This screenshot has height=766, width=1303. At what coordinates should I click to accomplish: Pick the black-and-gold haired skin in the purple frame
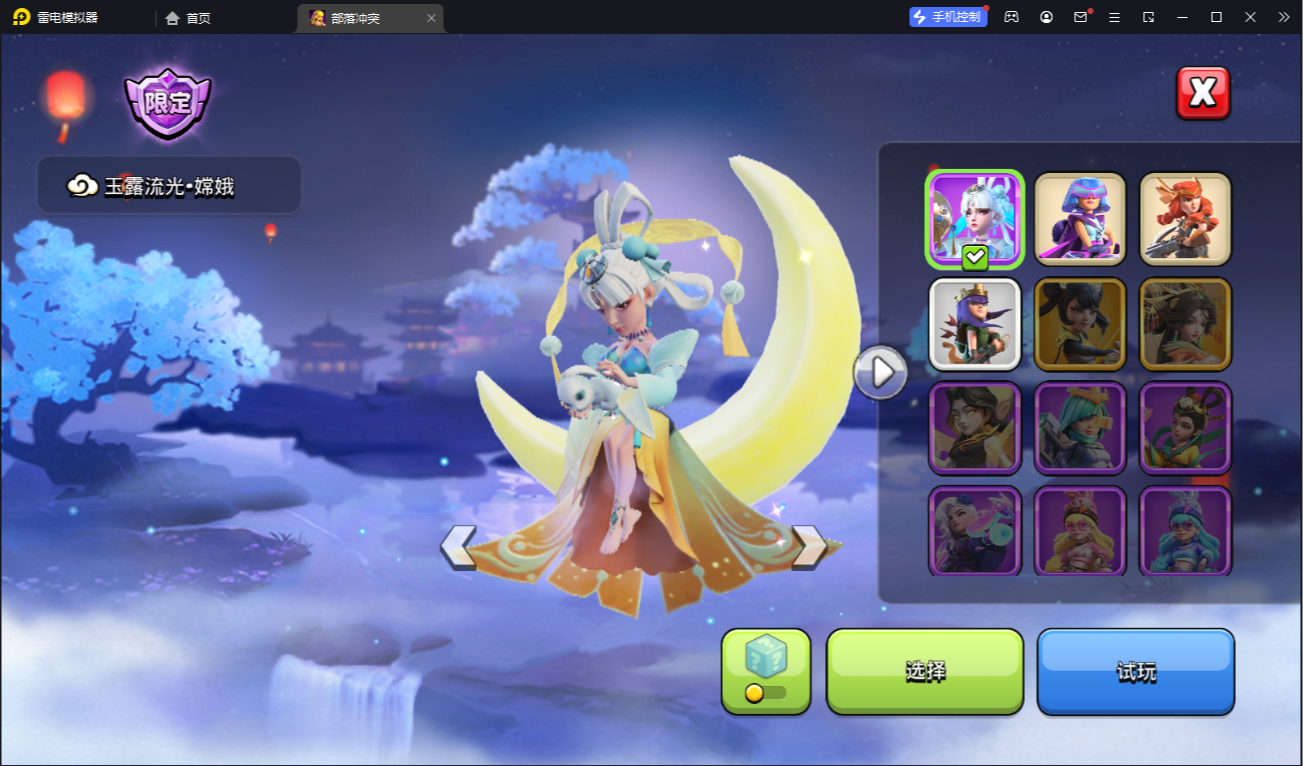click(x=975, y=428)
